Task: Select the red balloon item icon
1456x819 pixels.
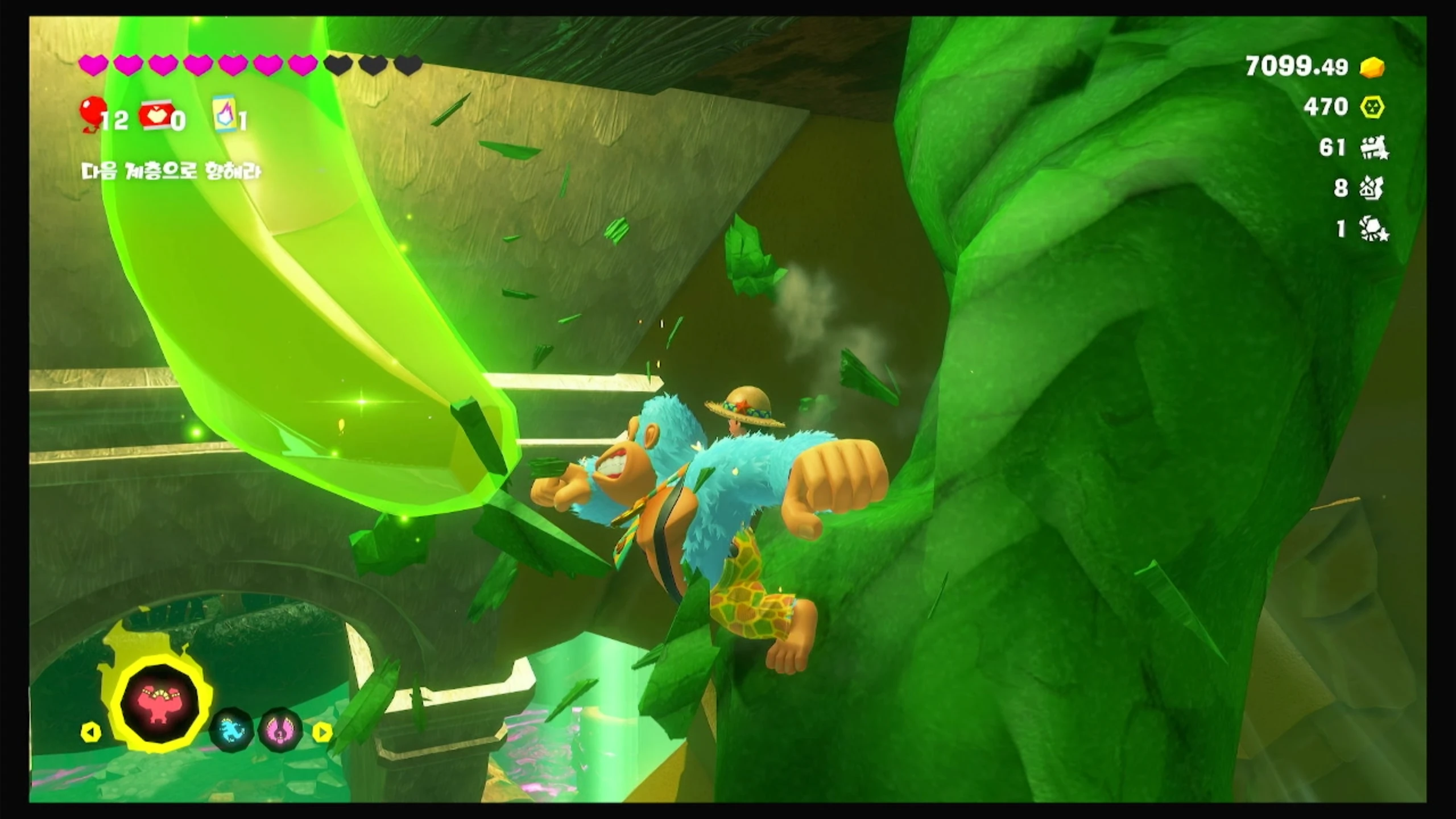Action: coord(92,113)
